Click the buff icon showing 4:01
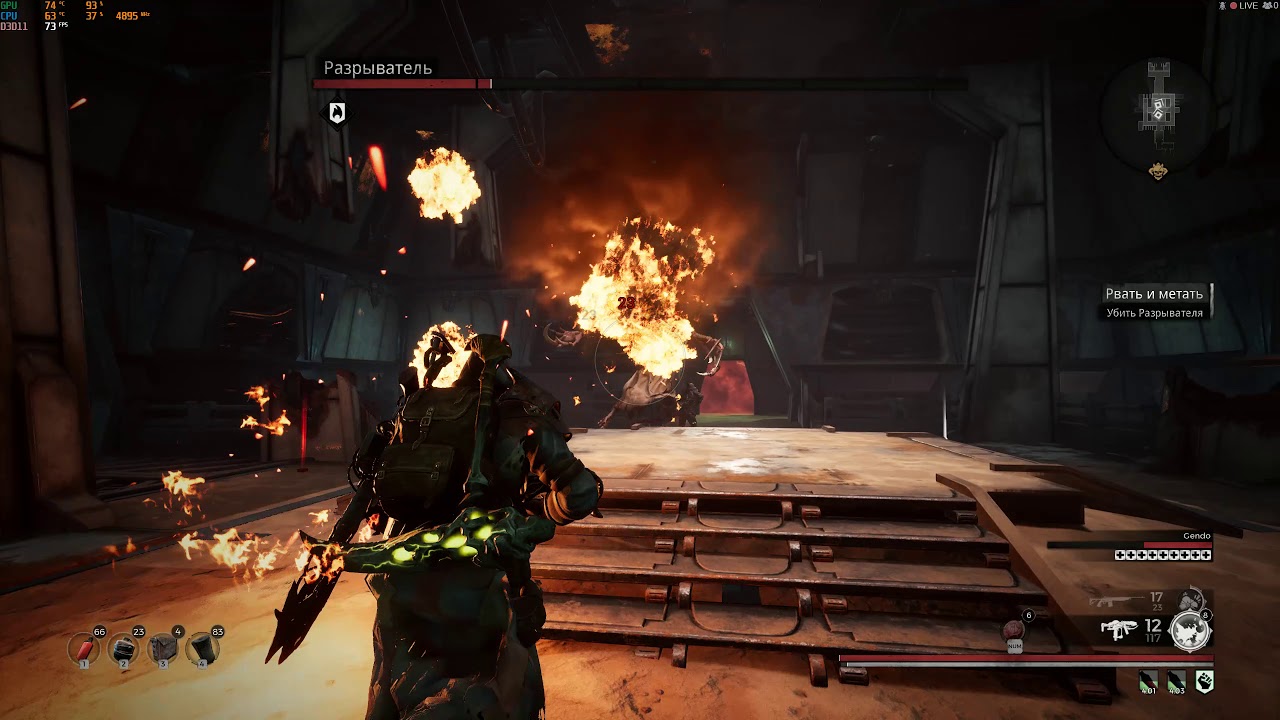This screenshot has width=1280, height=720. pos(1149,682)
